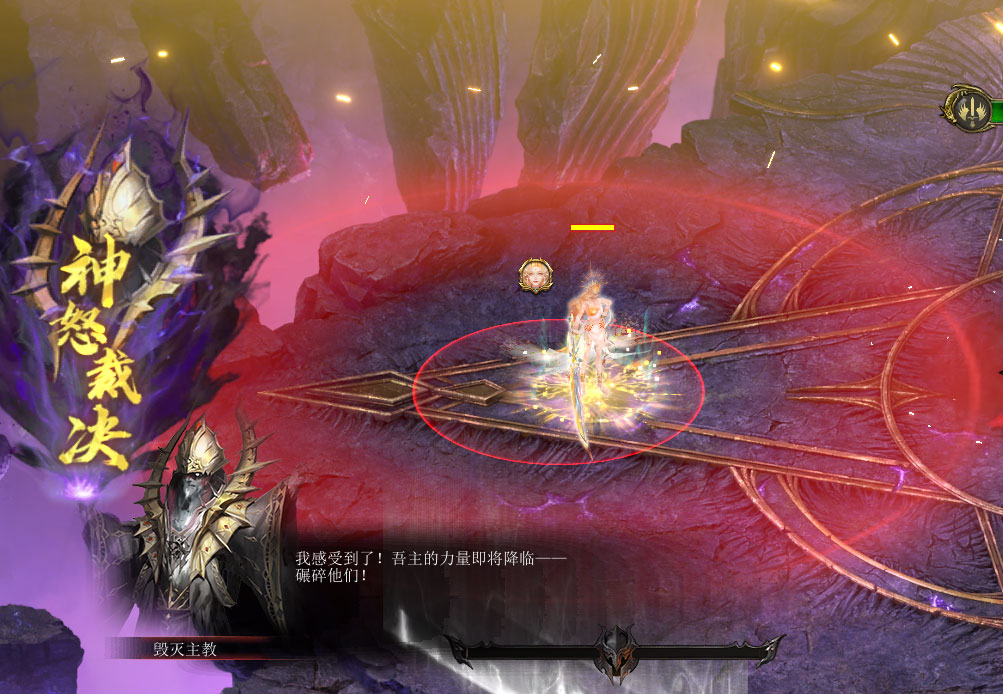Click the dark helmet emblem on bottom bar
The height and width of the screenshot is (694, 1003).
(x=614, y=653)
